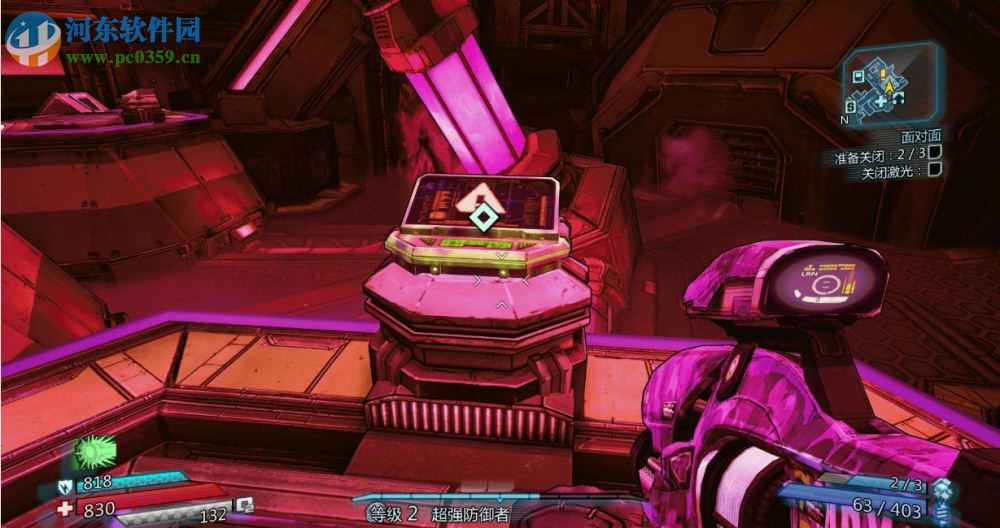Click the oxygen tank icon beside the 132 gauge
The width and height of the screenshot is (1000, 528).
(244, 506)
